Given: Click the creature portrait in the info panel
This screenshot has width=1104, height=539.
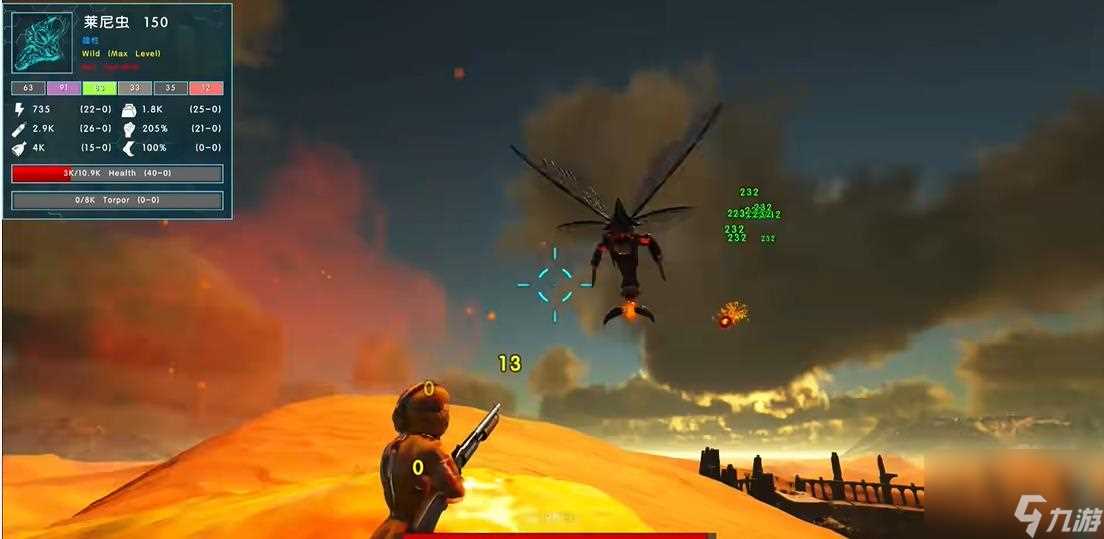Looking at the screenshot, I should click(x=42, y=42).
